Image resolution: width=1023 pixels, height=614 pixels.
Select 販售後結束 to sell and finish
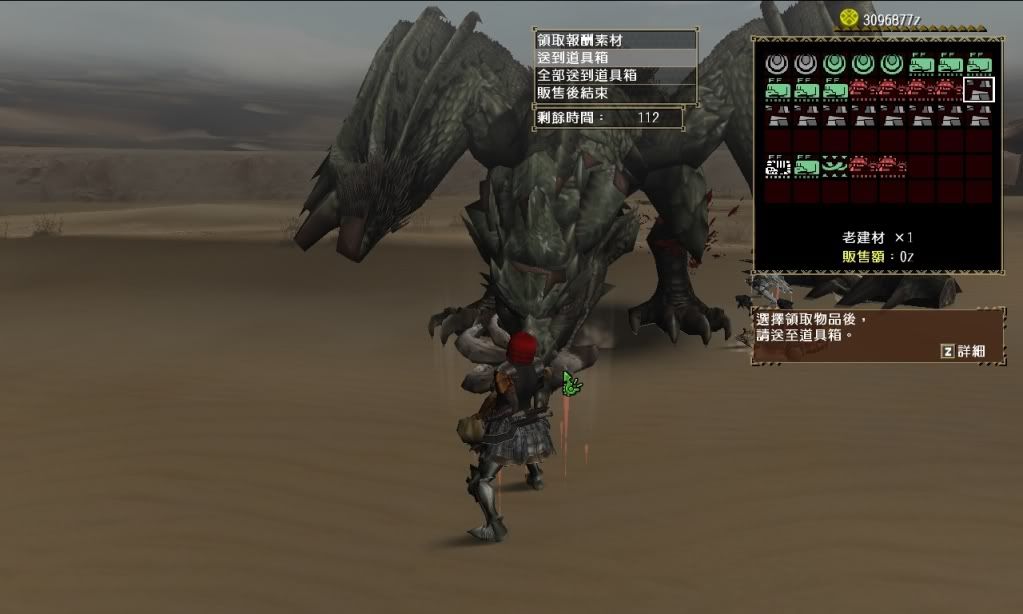click(x=614, y=93)
